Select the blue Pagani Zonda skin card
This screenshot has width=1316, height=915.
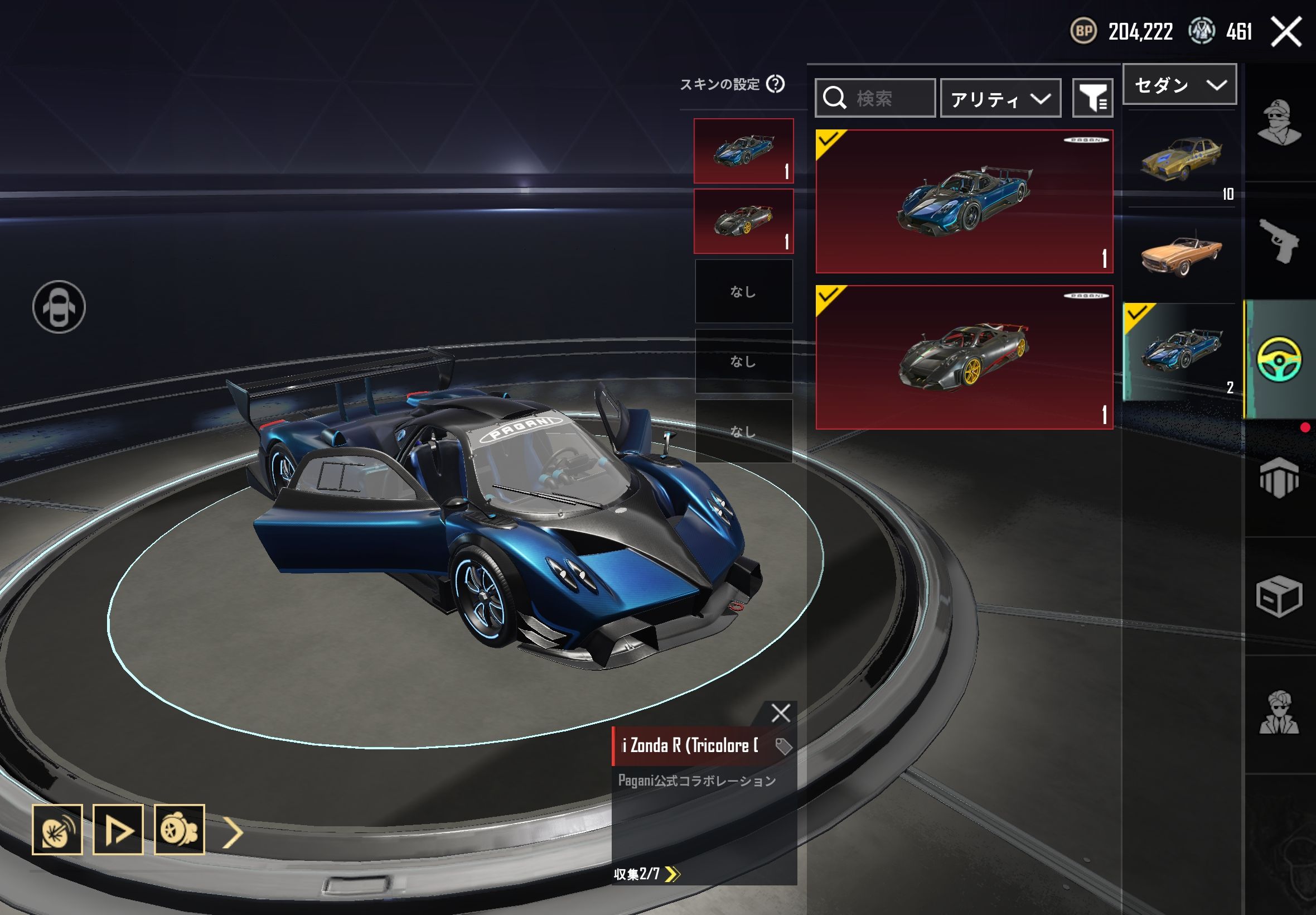(x=964, y=201)
